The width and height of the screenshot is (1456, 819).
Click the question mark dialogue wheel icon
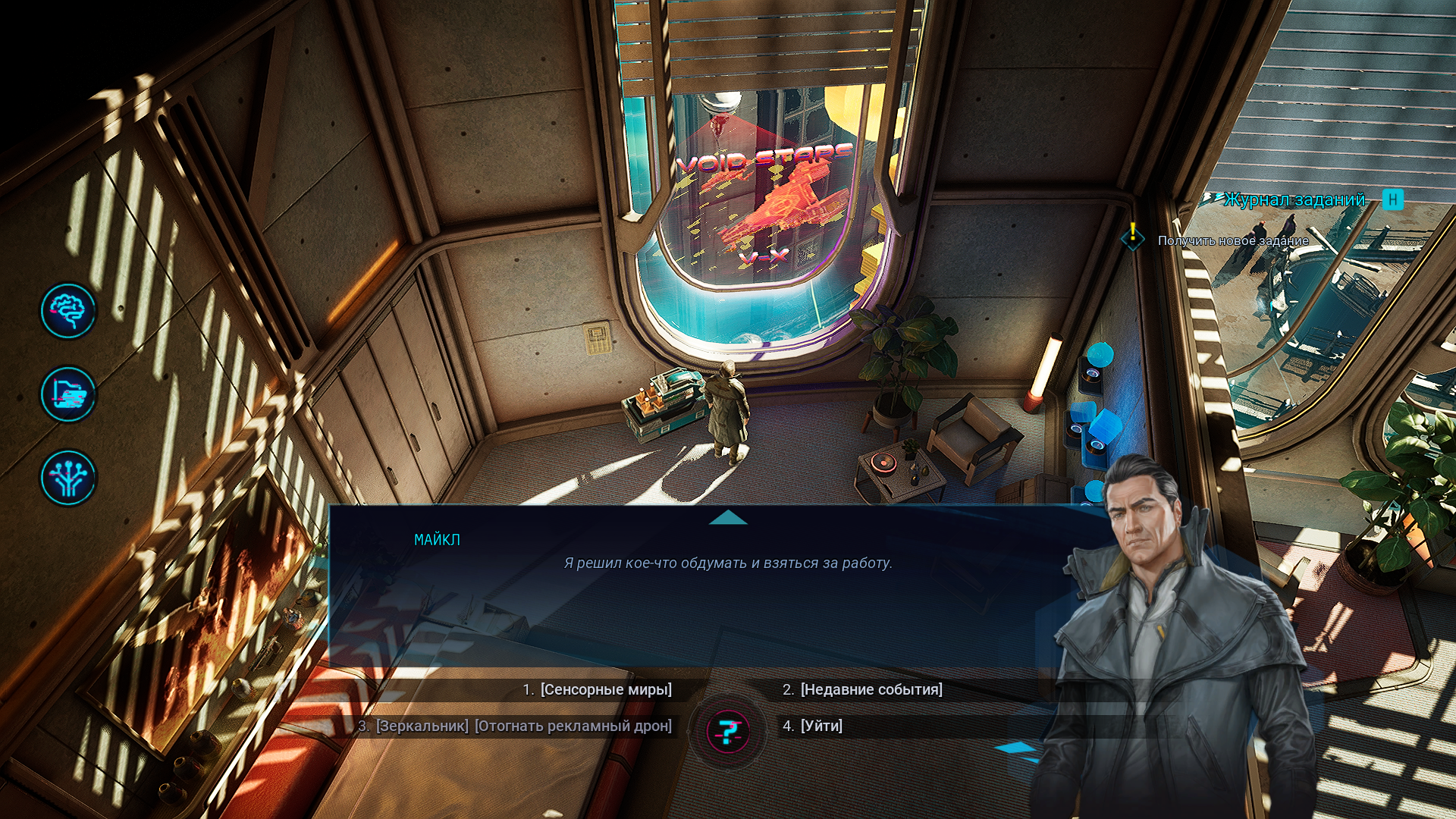click(x=728, y=732)
